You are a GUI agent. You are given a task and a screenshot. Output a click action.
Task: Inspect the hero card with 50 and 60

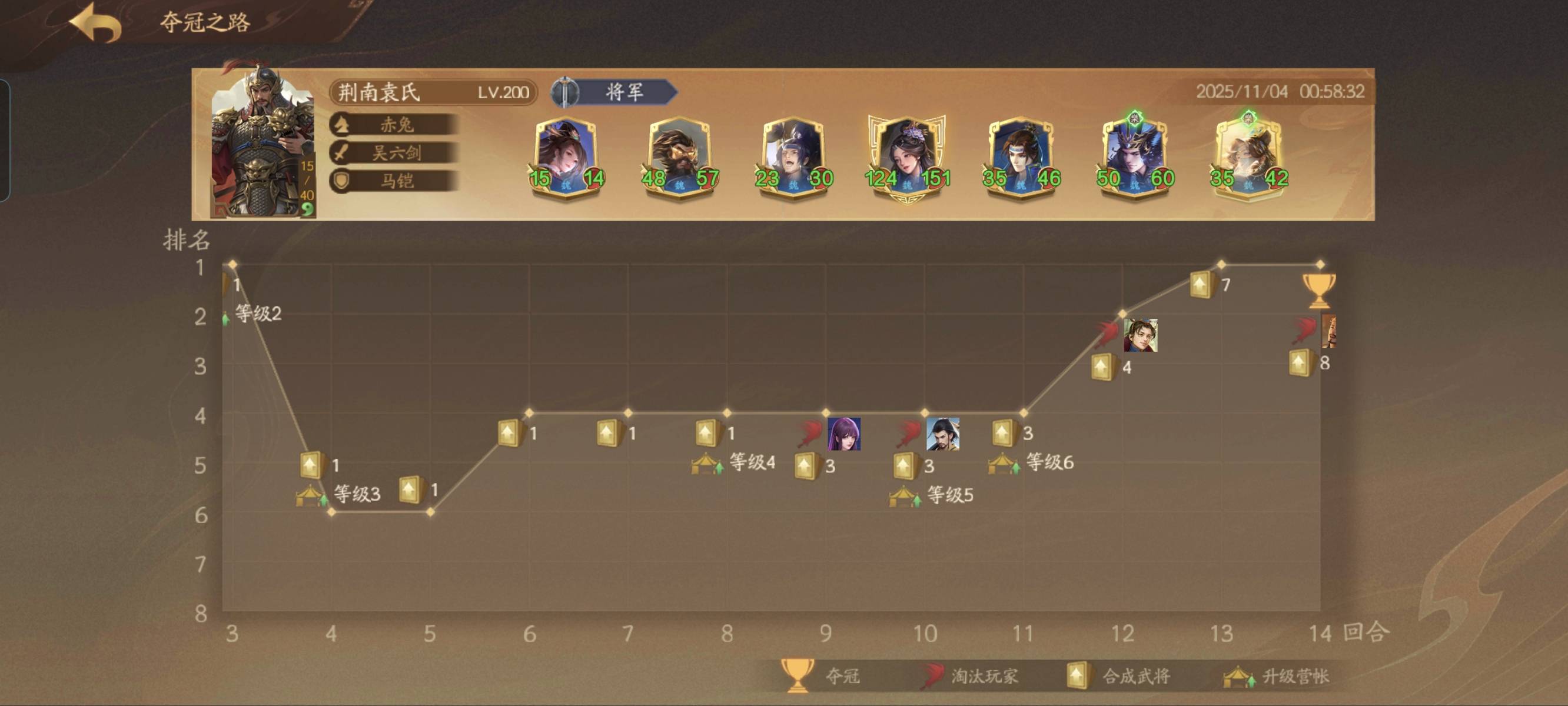(1135, 157)
